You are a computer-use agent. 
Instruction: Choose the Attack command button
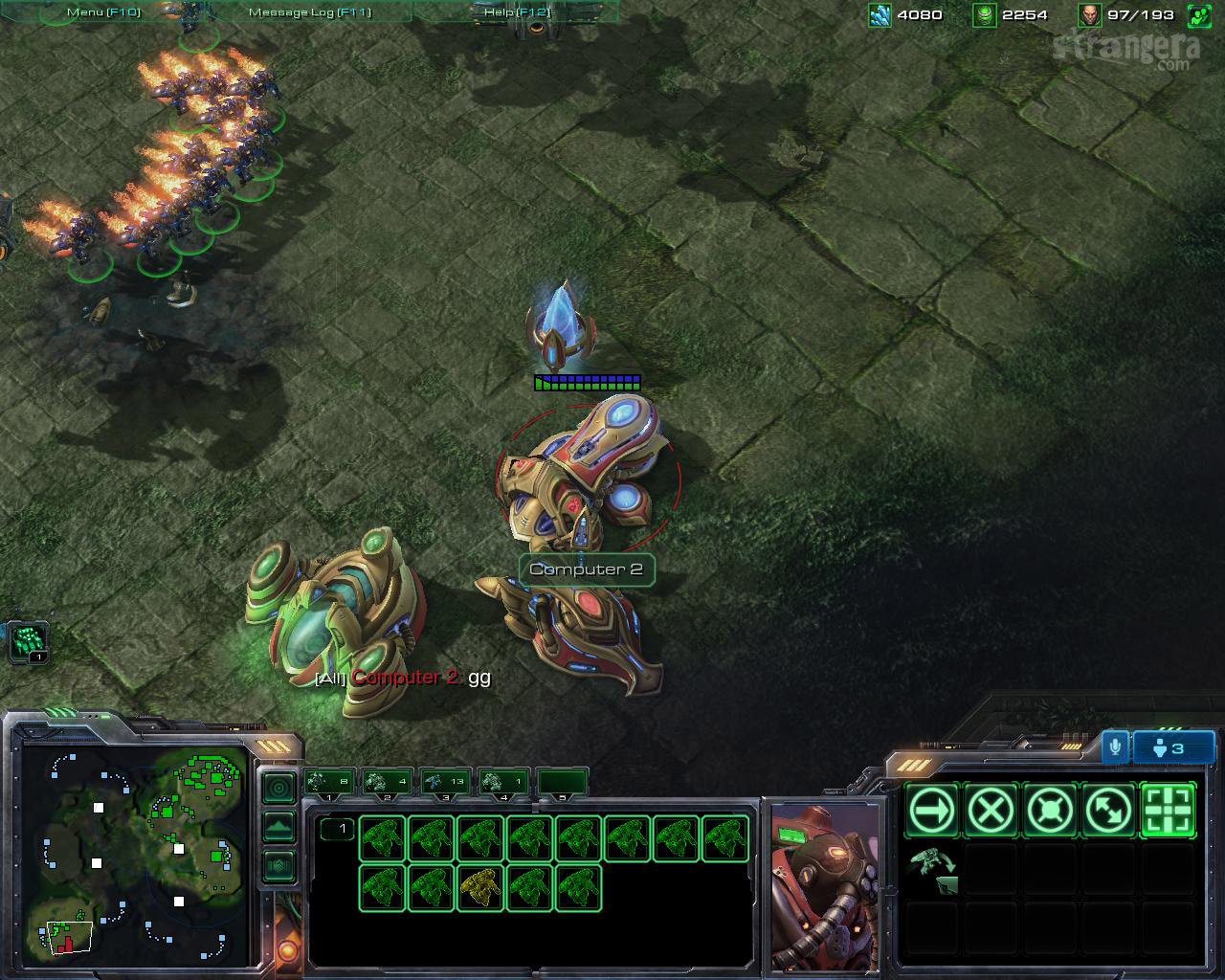1169,811
